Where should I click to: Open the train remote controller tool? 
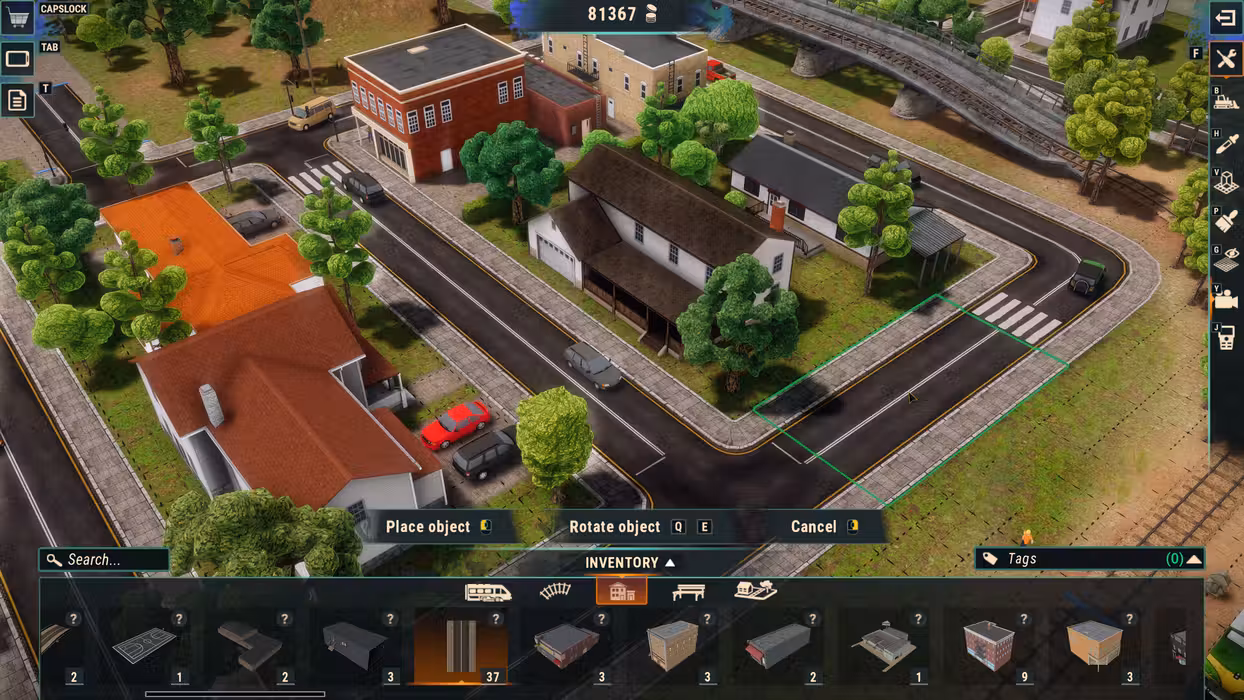(1226, 338)
